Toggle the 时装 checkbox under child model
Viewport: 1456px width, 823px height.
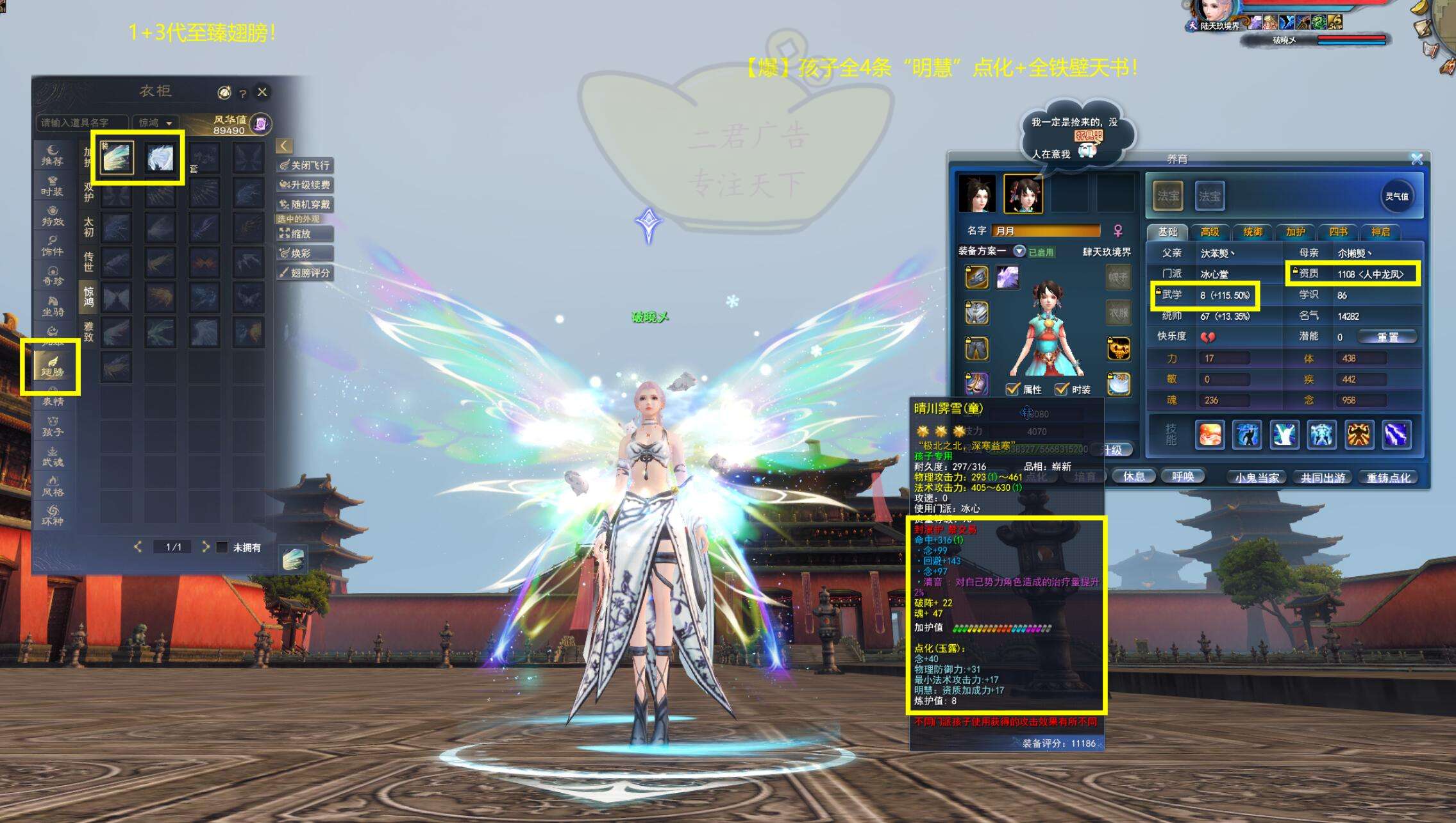(x=1062, y=389)
